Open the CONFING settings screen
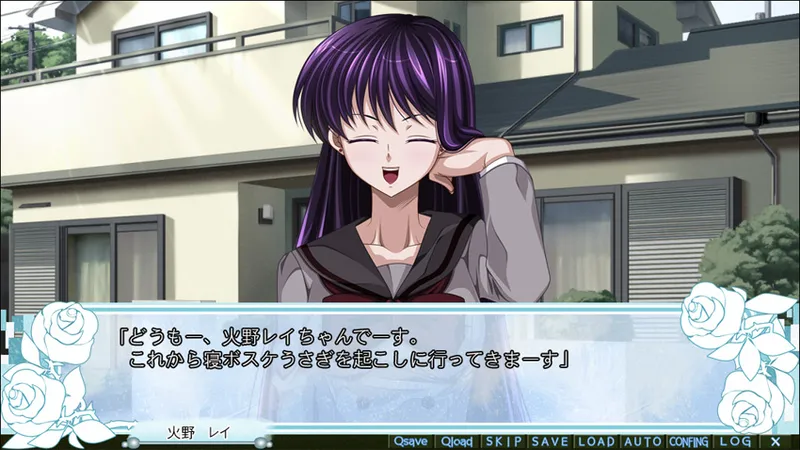Image resolution: width=800 pixels, height=450 pixels. pyautogui.click(x=689, y=441)
